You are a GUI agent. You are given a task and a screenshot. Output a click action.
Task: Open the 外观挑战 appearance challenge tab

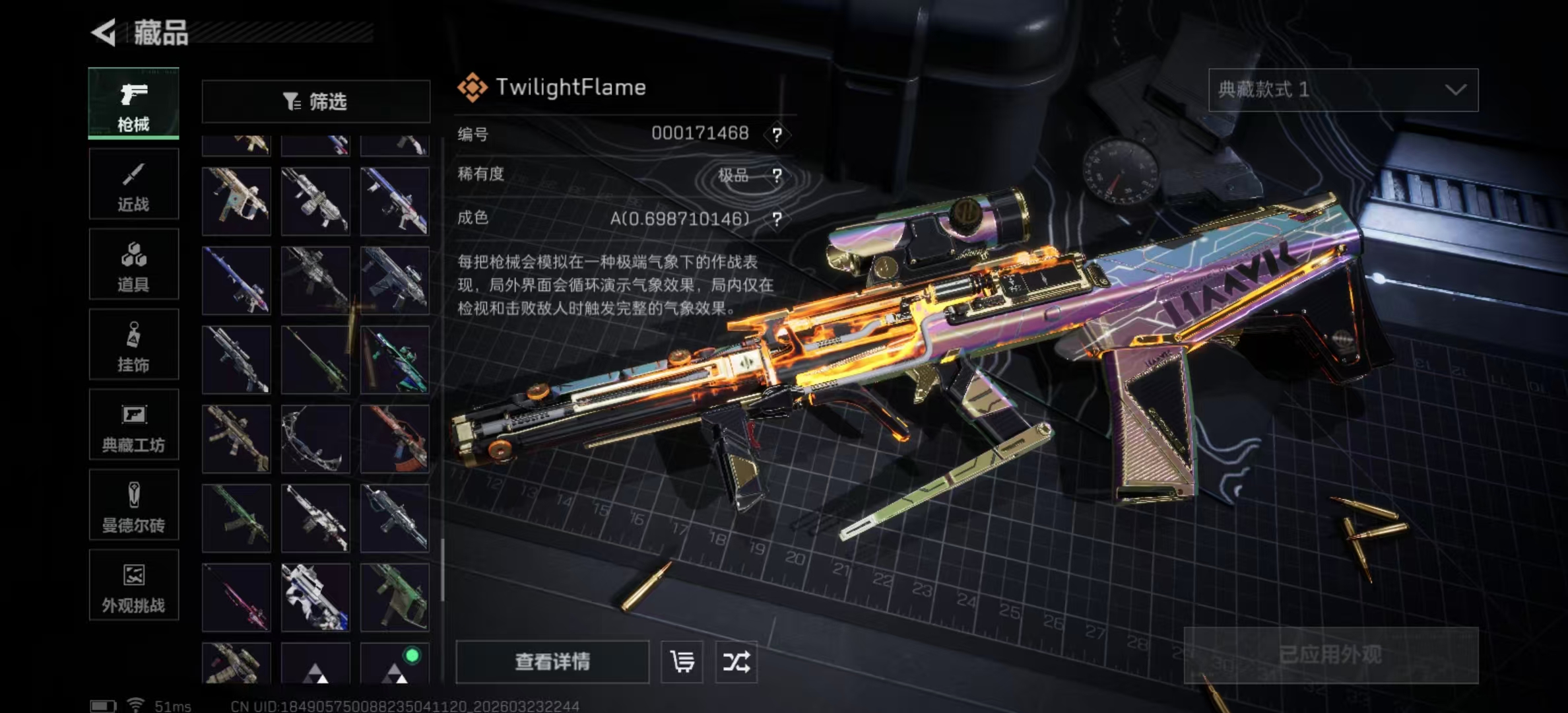point(134,586)
